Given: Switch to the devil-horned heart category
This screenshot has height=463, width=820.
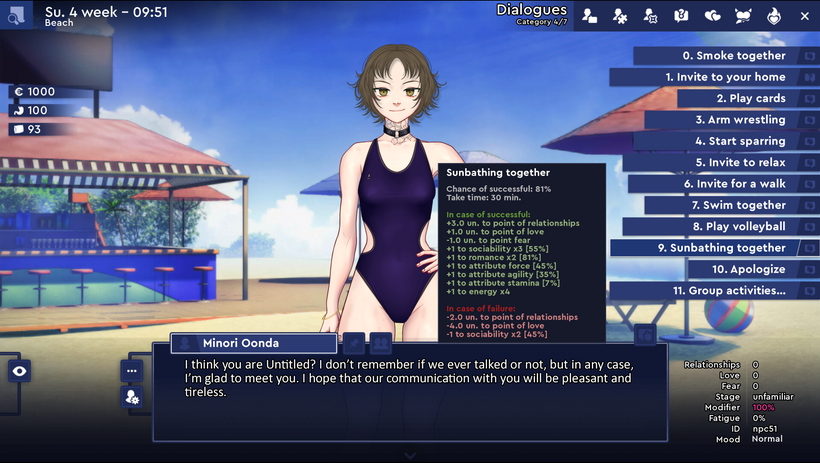Looking at the screenshot, I should (742, 16).
